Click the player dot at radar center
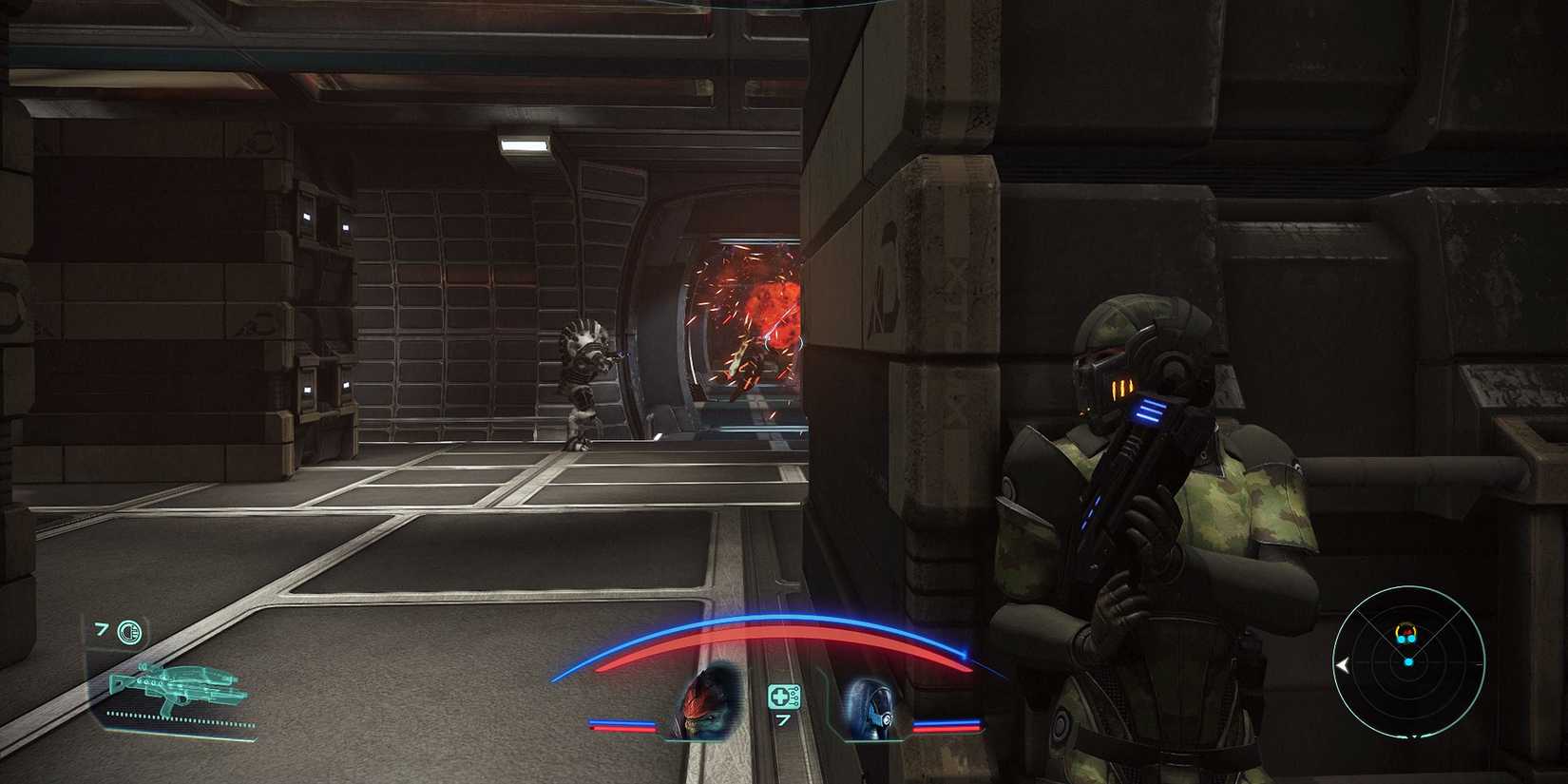1568x784 pixels. [x=1408, y=662]
